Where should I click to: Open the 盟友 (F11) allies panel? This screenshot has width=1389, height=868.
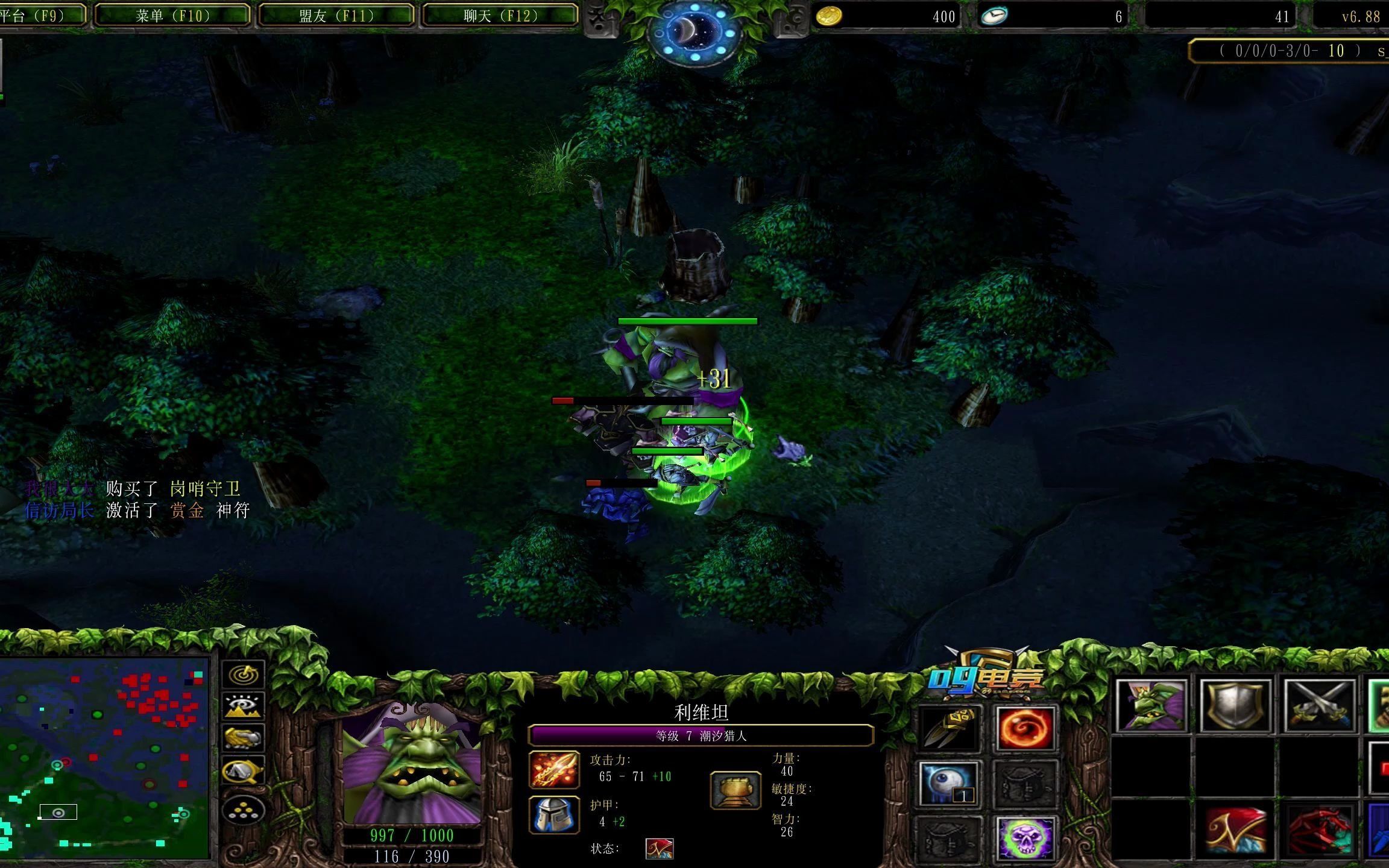click(336, 16)
